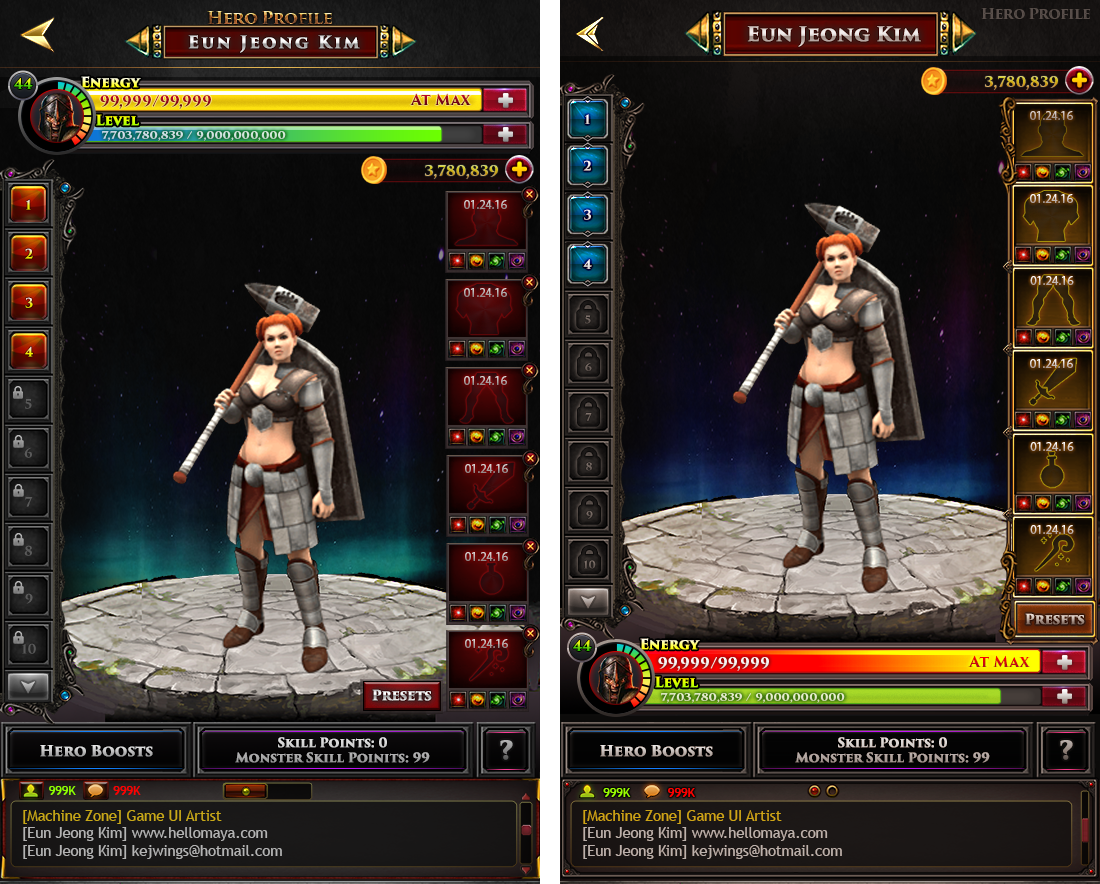
Task: Open the red Presets button
Action: click(401, 695)
